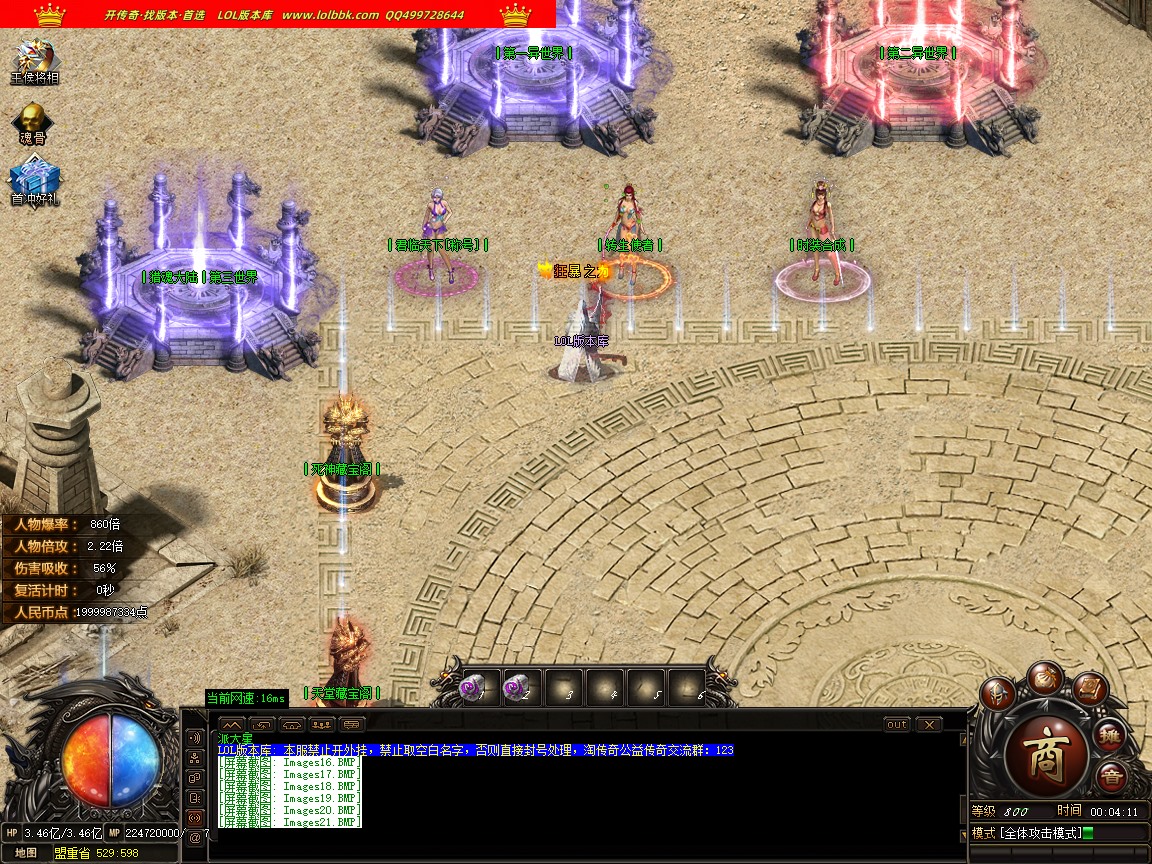1152x864 pixels.
Task: Click the 摊 stall button
Action: (x=1109, y=736)
